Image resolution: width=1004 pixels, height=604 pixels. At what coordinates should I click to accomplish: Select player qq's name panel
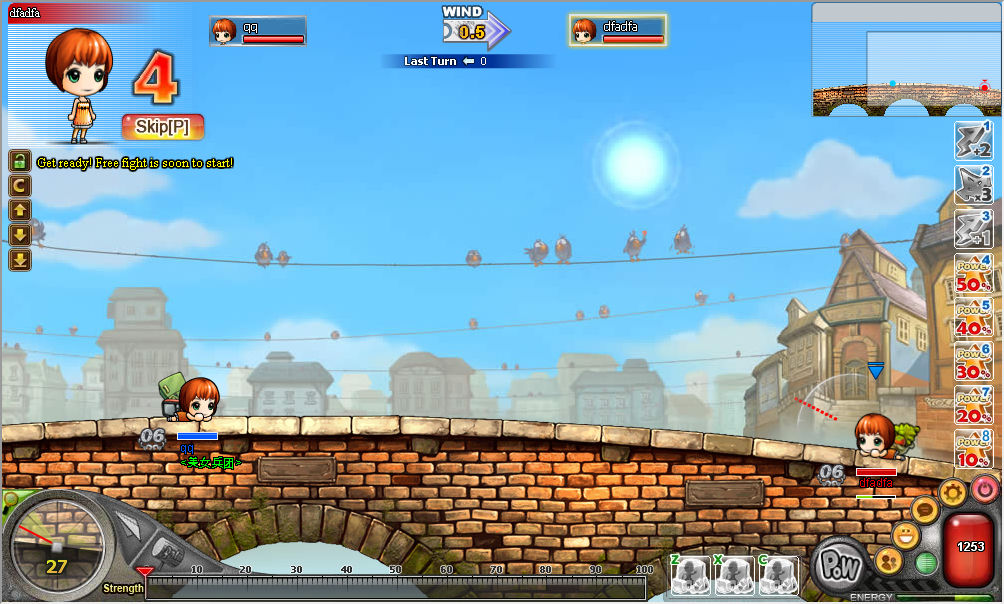coord(258,32)
